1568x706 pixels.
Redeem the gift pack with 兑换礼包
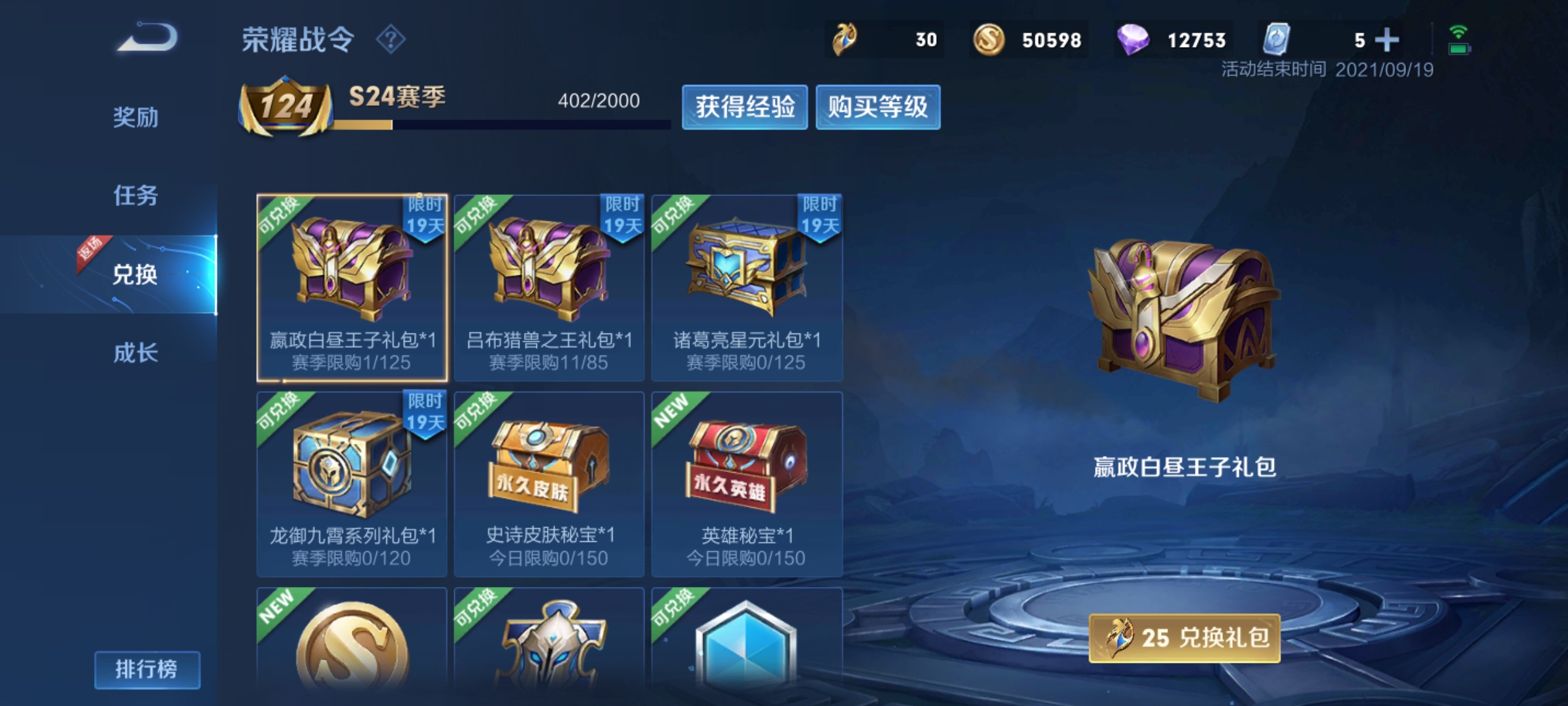pyautogui.click(x=1184, y=638)
